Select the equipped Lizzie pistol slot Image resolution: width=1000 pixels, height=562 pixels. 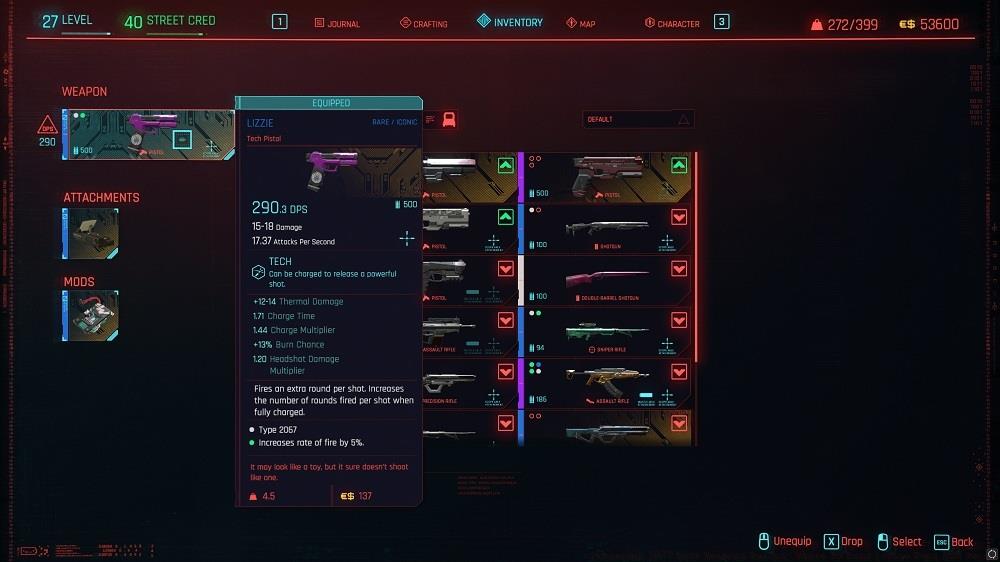click(148, 135)
